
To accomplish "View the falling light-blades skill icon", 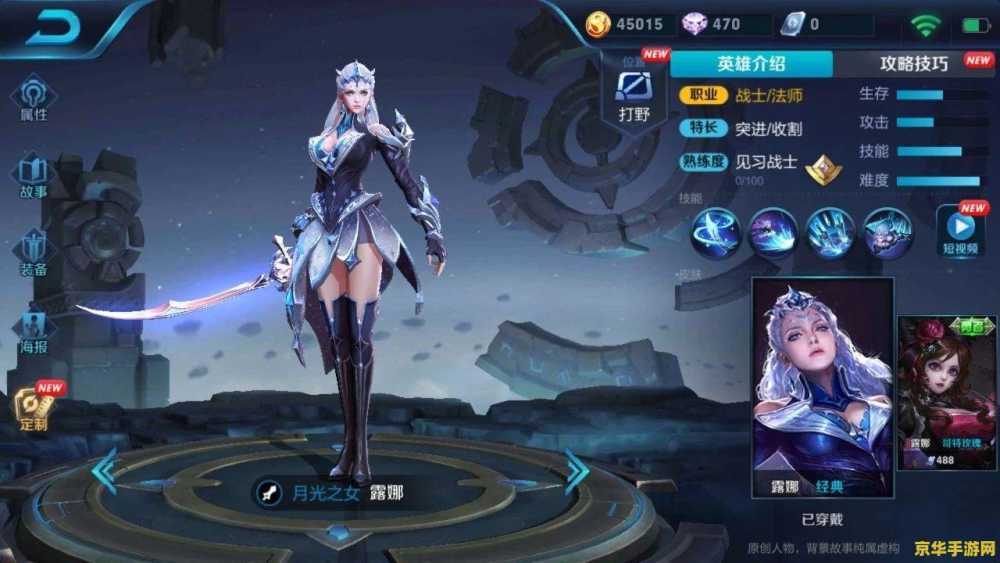I will coord(830,233).
